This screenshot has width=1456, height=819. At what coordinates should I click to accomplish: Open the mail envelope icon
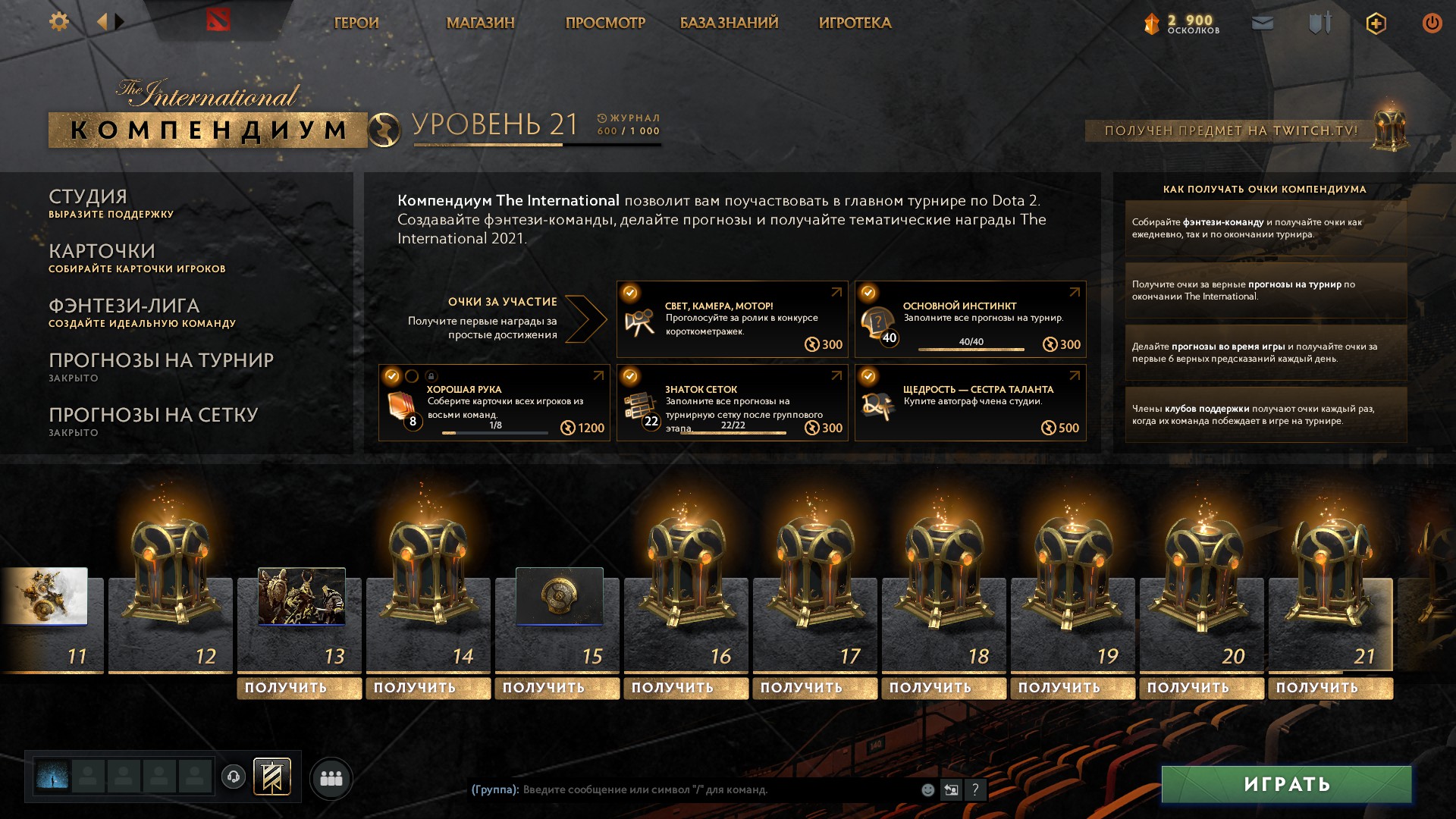click(1263, 24)
